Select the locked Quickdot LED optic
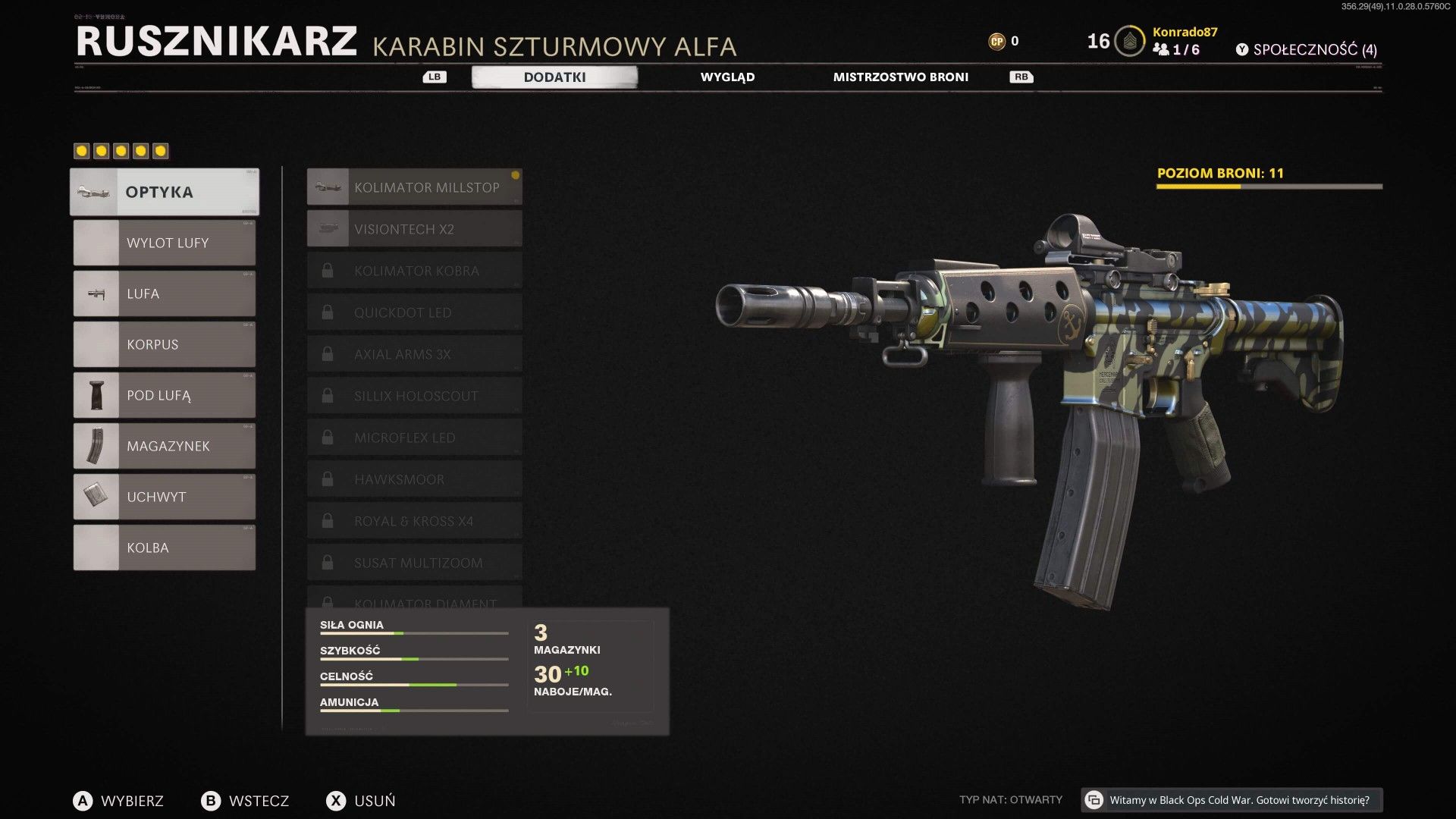 point(414,312)
